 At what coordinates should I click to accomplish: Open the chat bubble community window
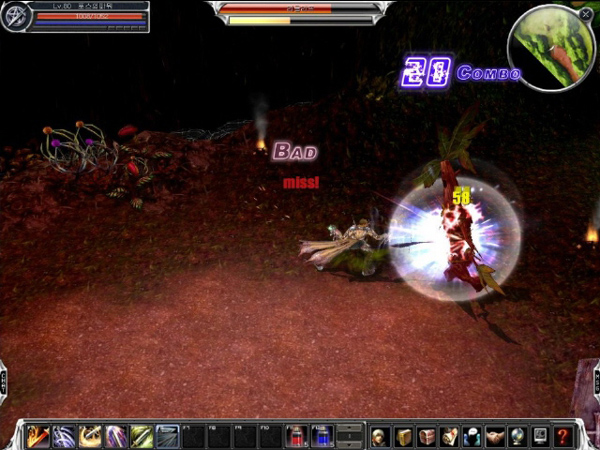coord(472,436)
